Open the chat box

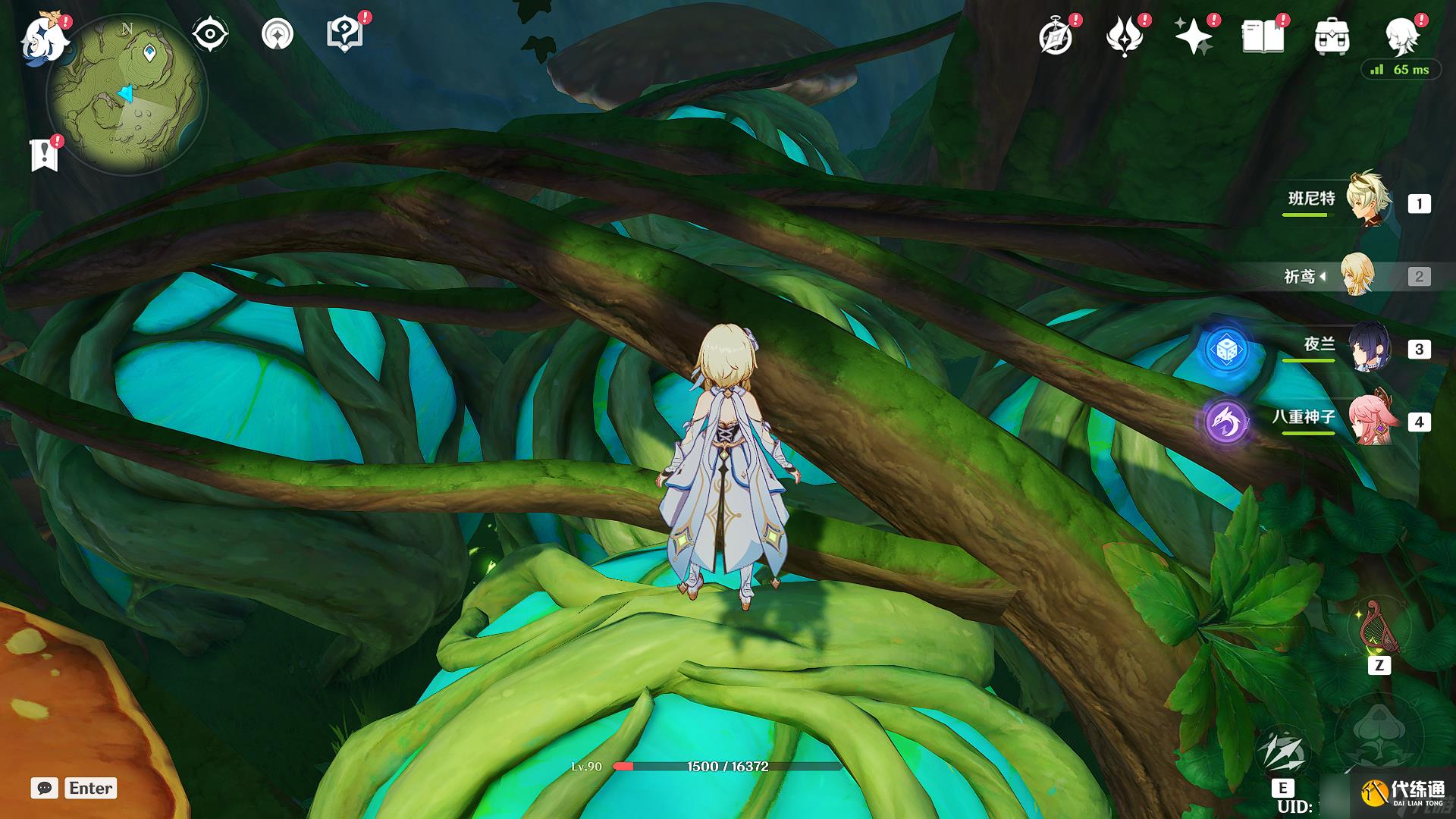[x=45, y=788]
